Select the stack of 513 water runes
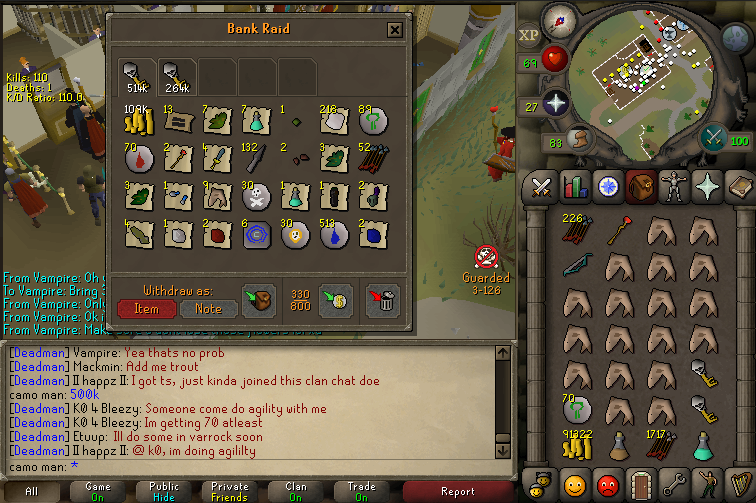The image size is (756, 503). coord(331,234)
